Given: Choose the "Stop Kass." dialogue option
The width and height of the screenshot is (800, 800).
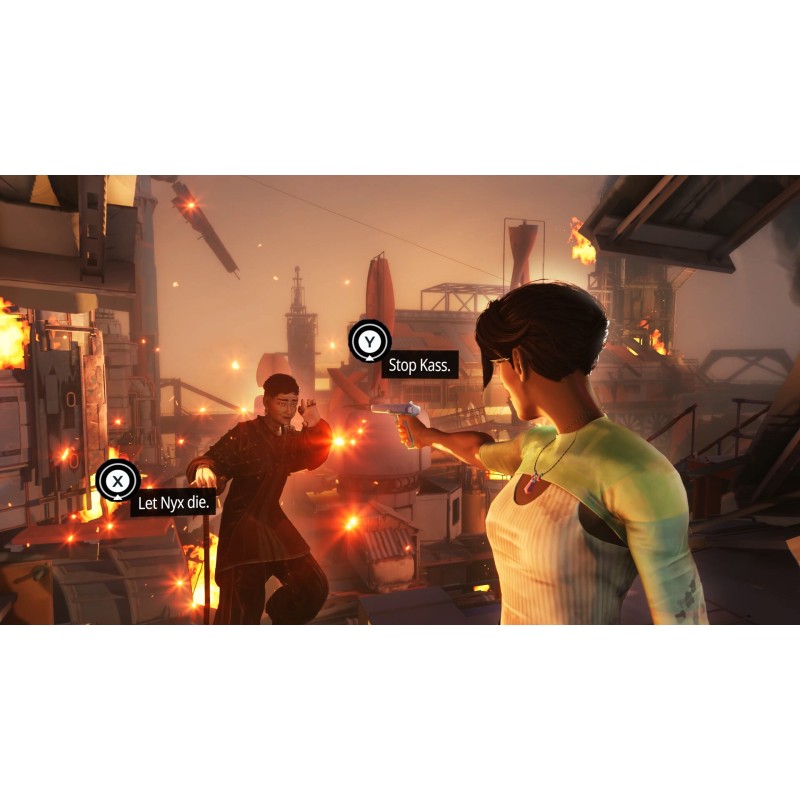Looking at the screenshot, I should 420,365.
